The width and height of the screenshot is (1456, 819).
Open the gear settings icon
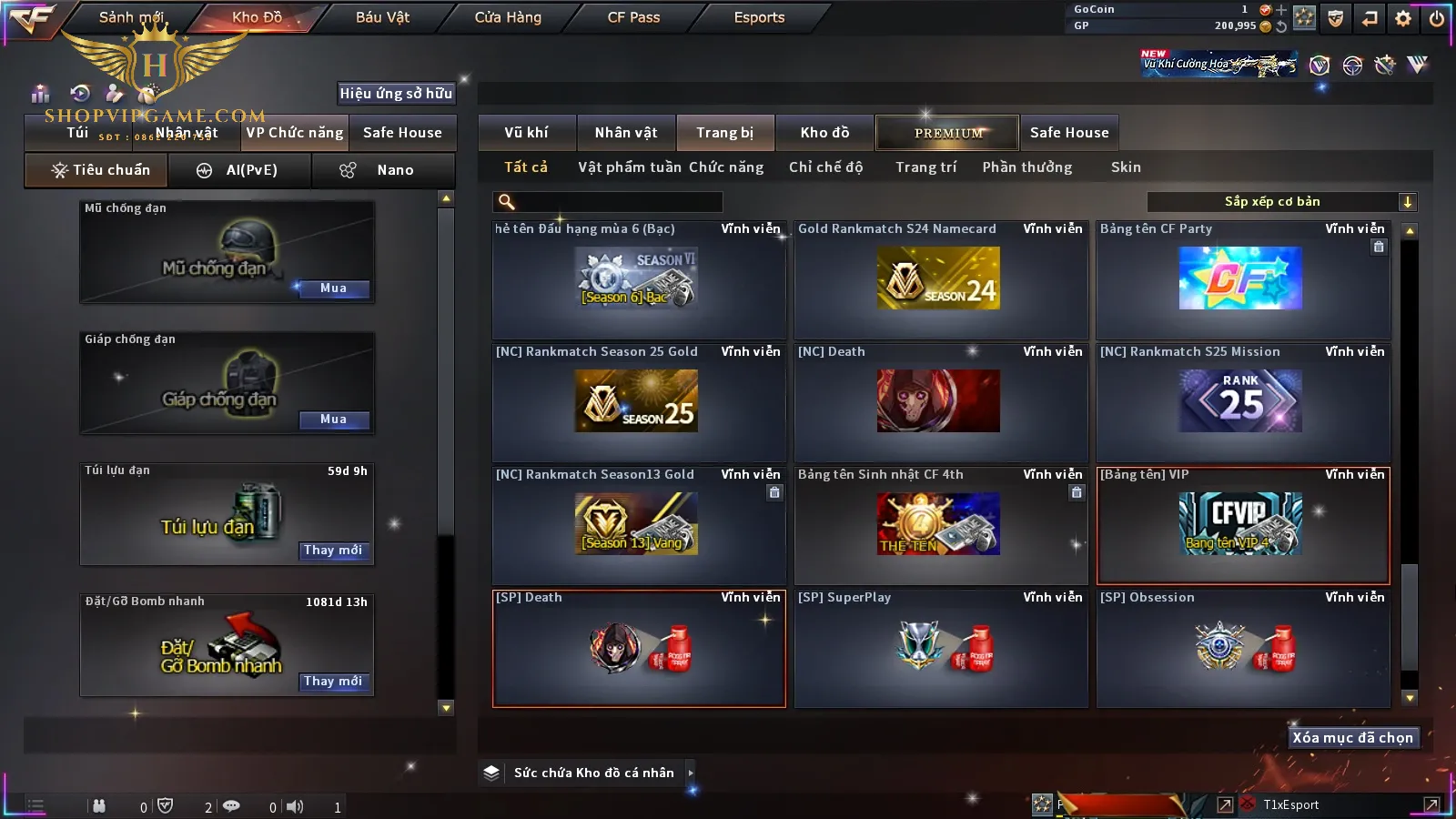click(1403, 18)
